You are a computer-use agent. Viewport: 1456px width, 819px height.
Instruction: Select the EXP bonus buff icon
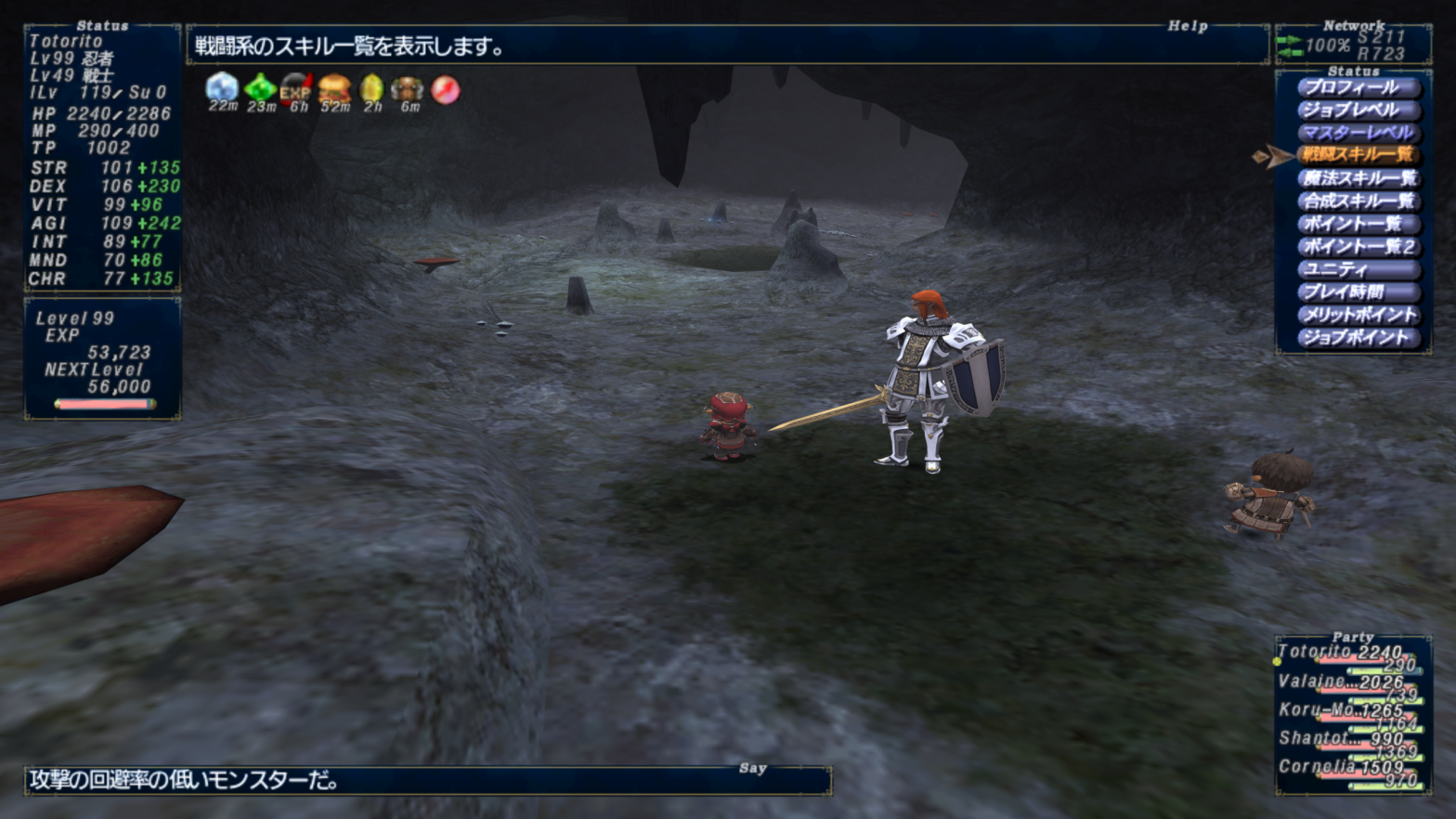(296, 88)
